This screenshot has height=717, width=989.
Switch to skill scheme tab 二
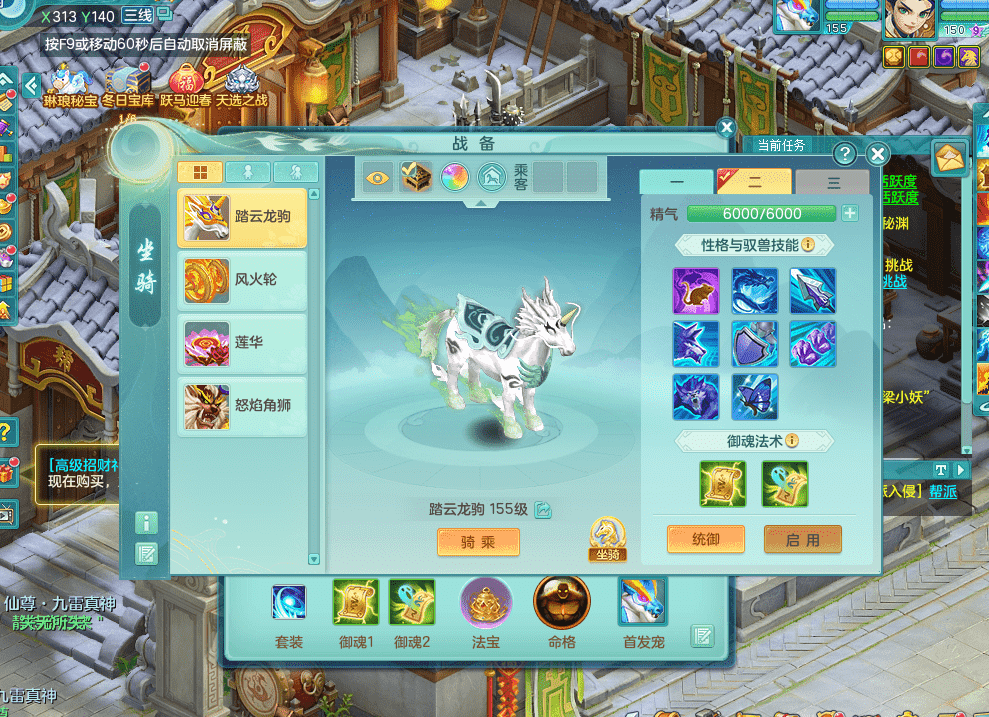click(x=755, y=182)
